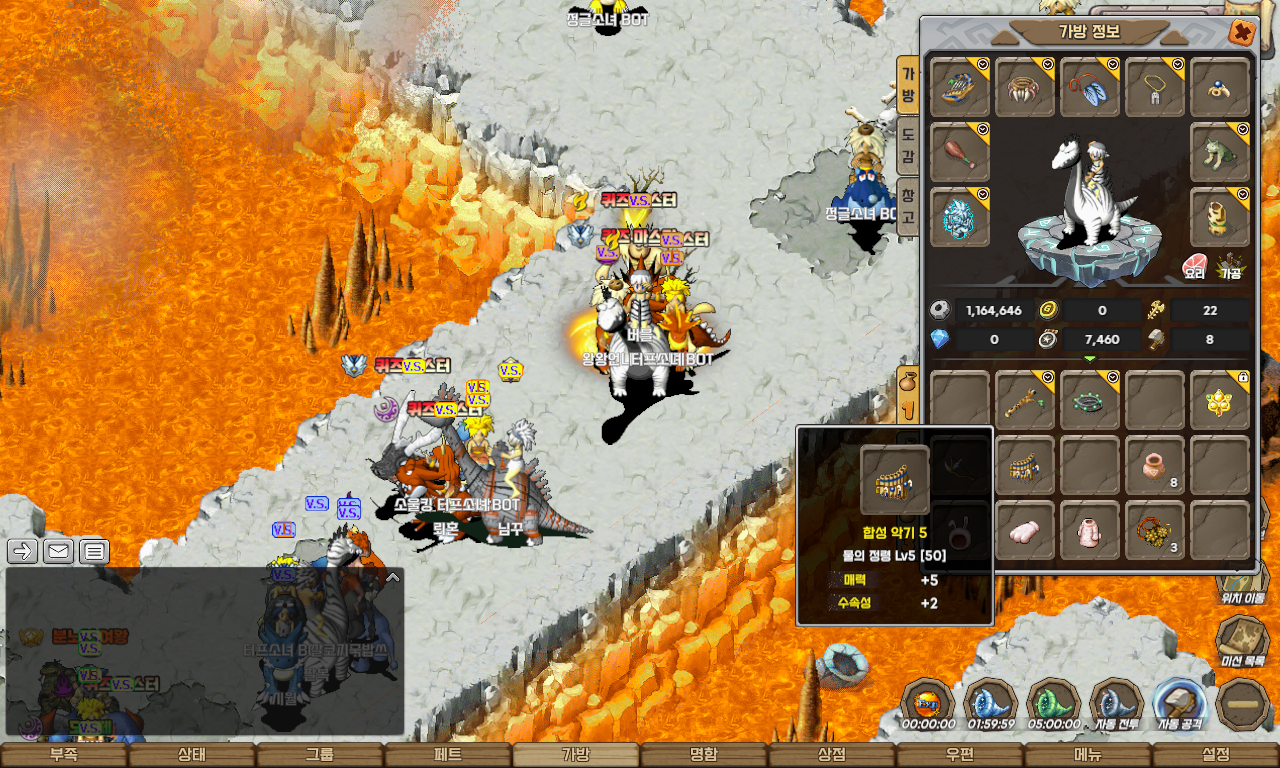Open the 요리 cooking button
The width and height of the screenshot is (1280, 768).
1194,267
